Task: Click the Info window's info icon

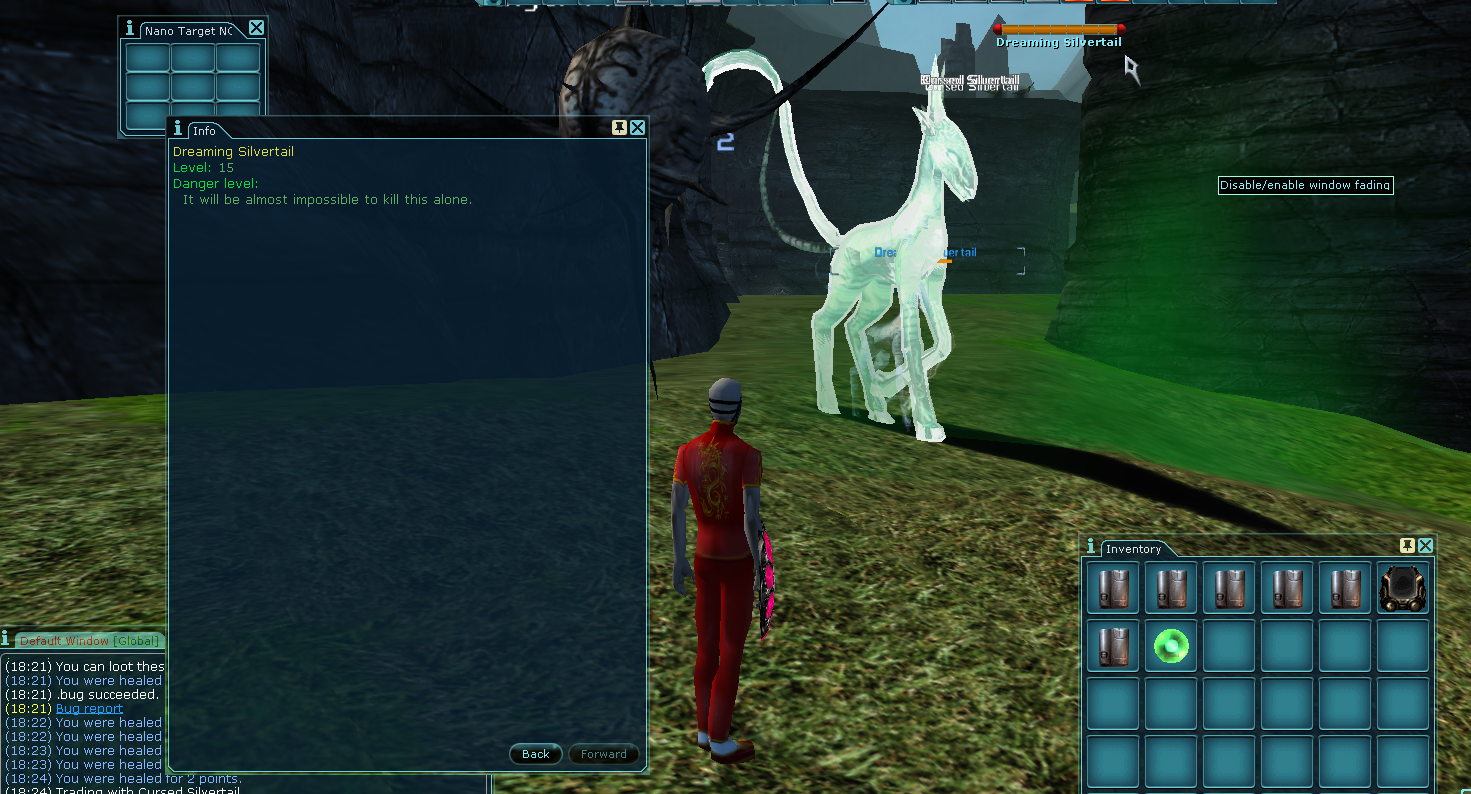Action: pyautogui.click(x=178, y=129)
